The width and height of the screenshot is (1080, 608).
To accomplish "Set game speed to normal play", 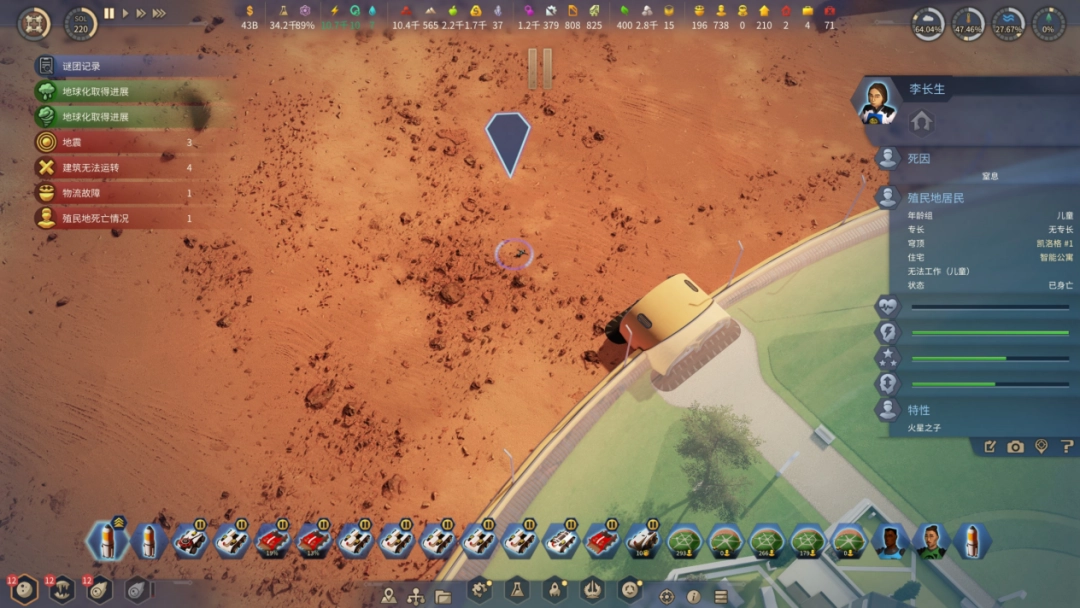I will (x=125, y=13).
